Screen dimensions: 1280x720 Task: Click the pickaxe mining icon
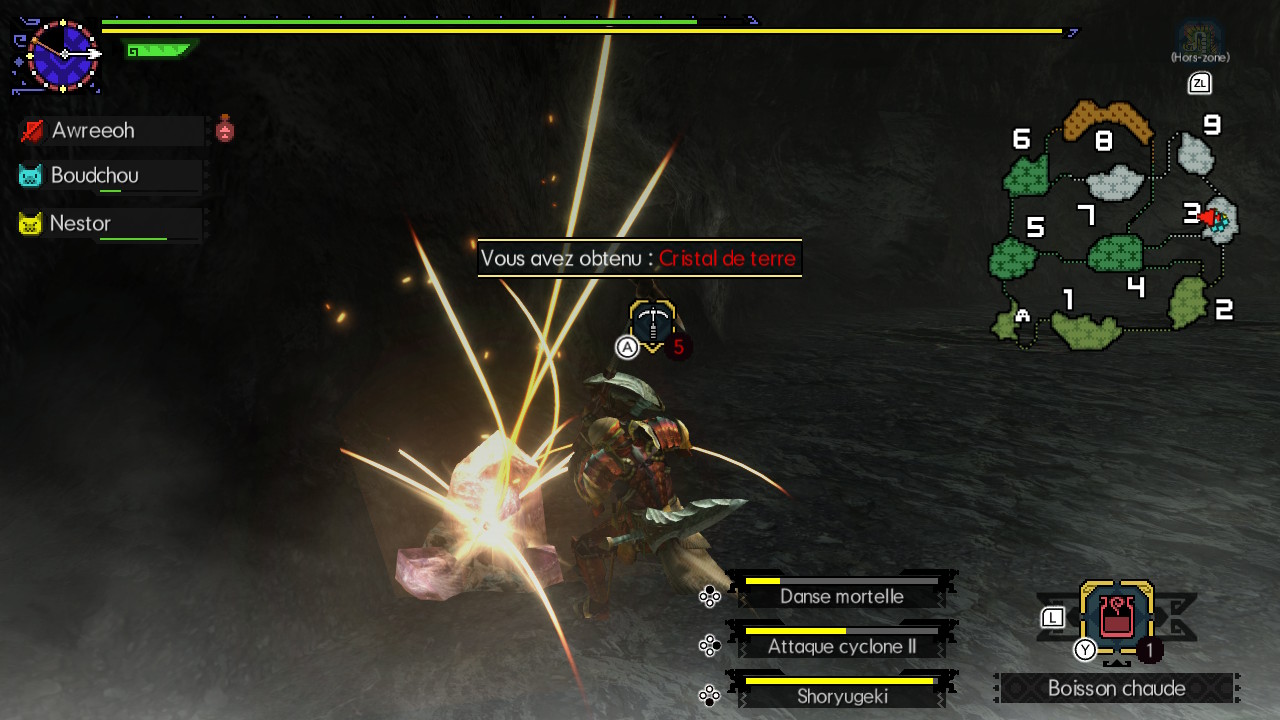(652, 324)
